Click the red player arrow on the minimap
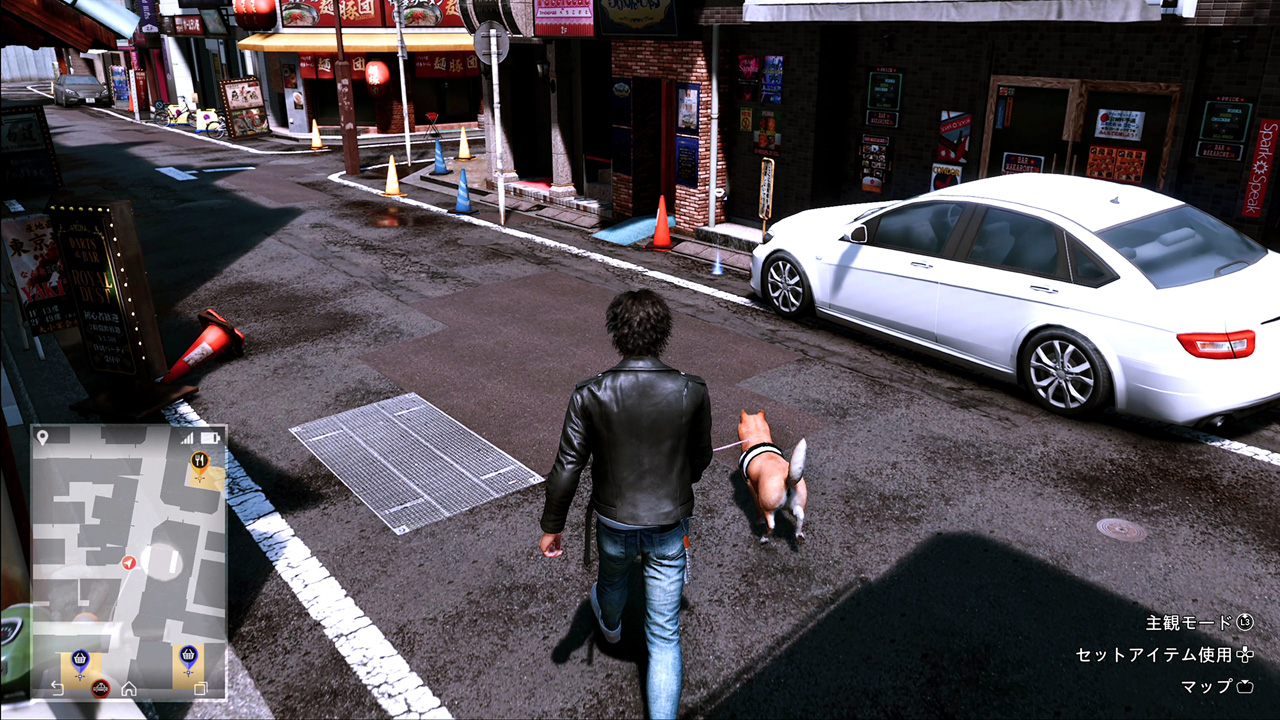Screen dimensions: 1280x720 pyautogui.click(x=128, y=563)
